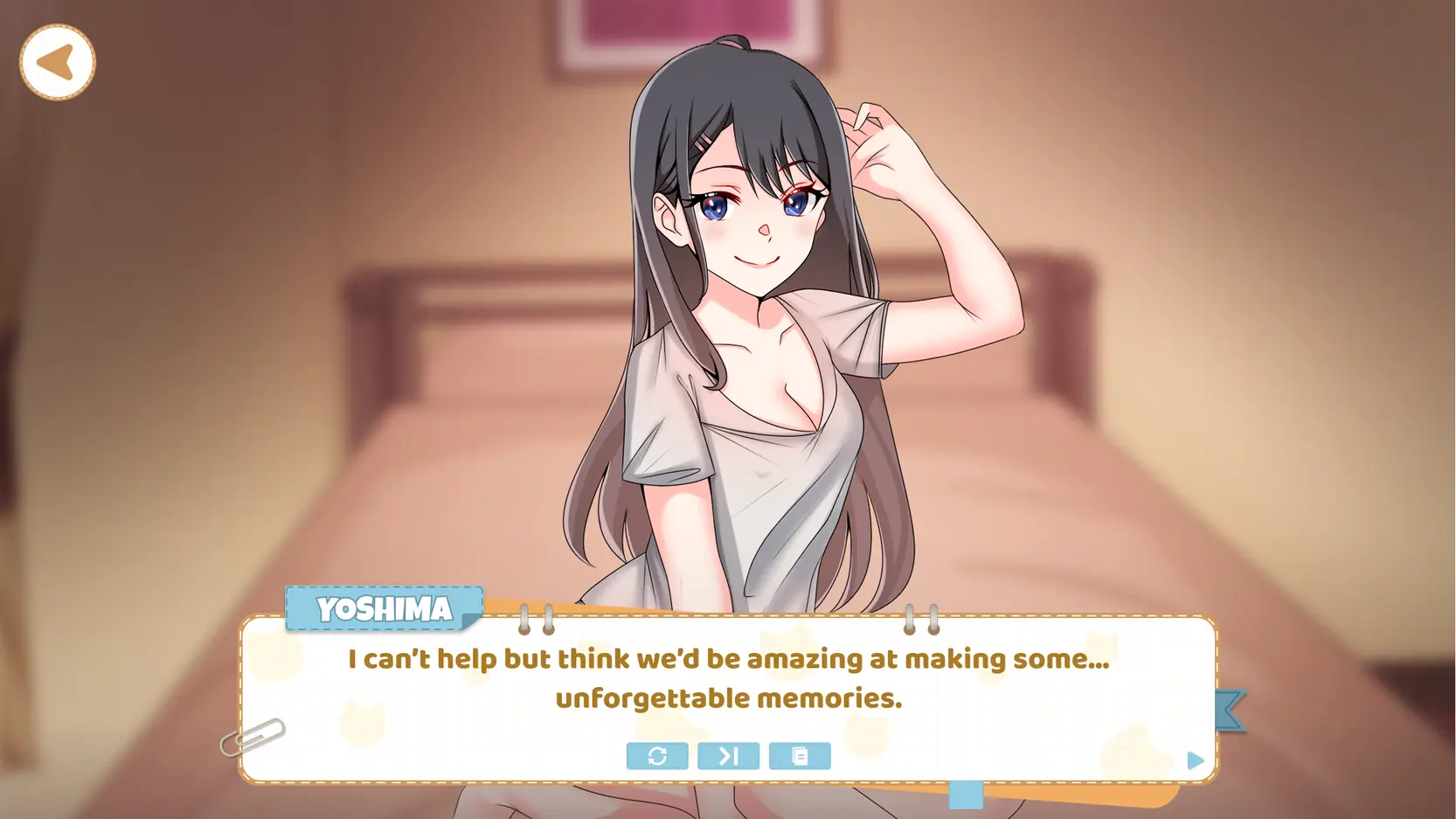Advance dialogue with the blue play arrow
Screen dimensions: 1456x819
[1195, 760]
